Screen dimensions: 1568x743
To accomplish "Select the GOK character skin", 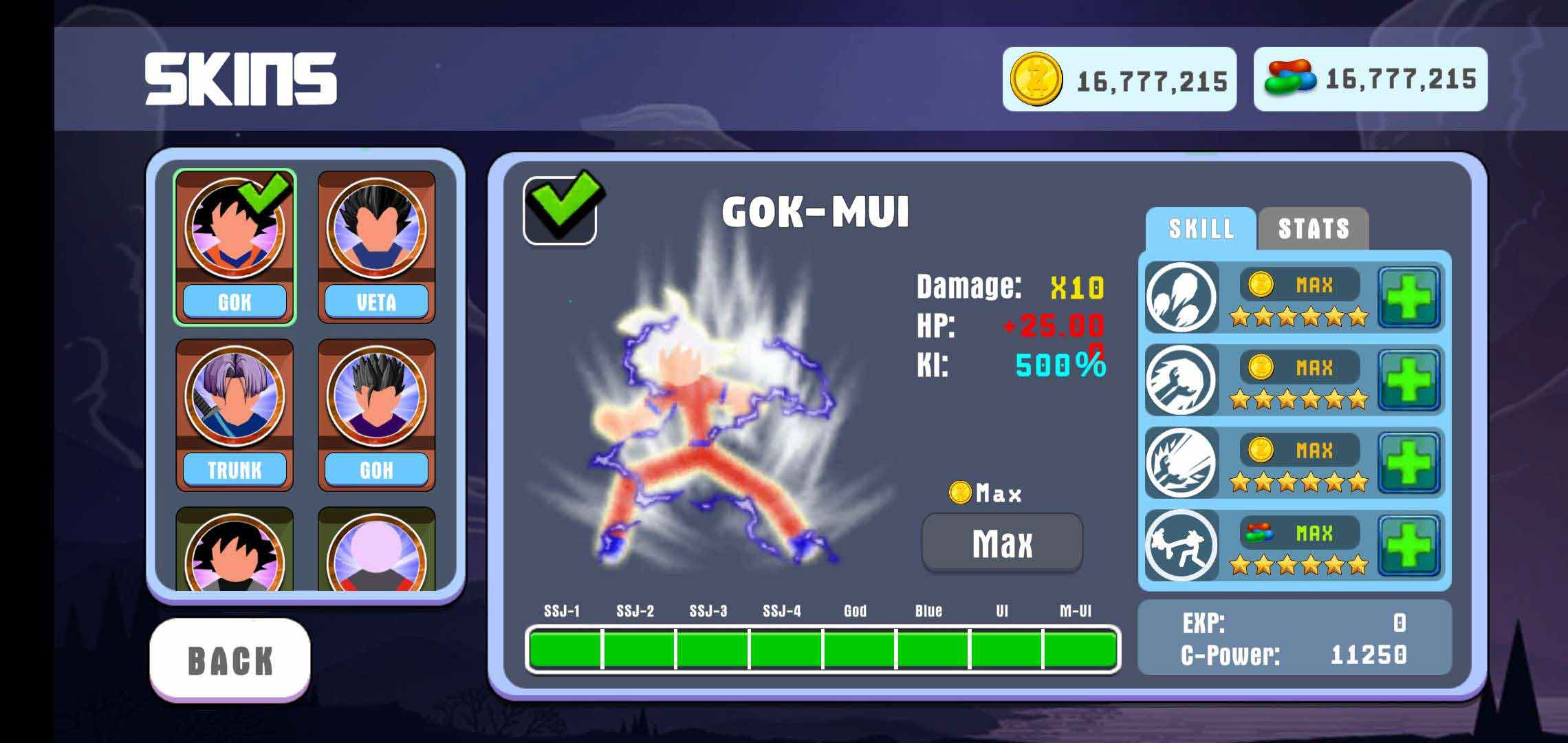I will tap(235, 247).
